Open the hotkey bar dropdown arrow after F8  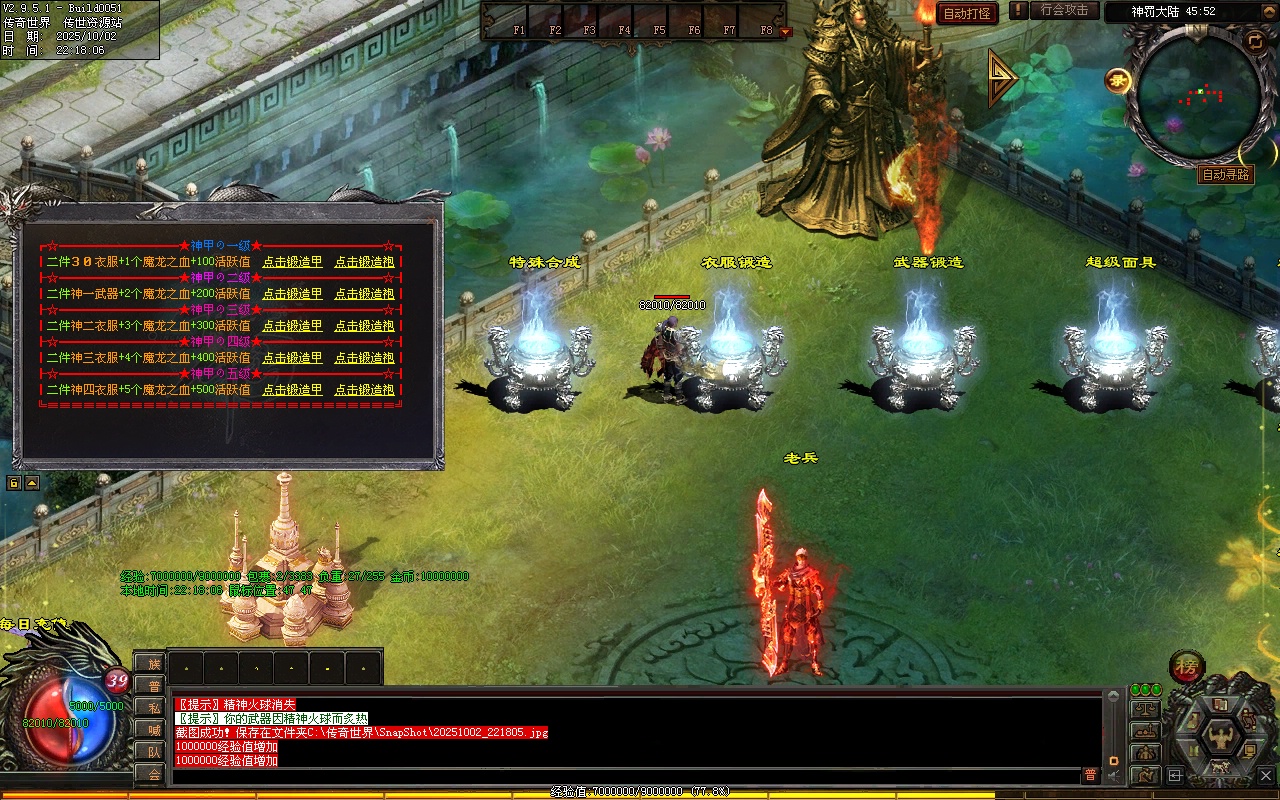coord(785,31)
